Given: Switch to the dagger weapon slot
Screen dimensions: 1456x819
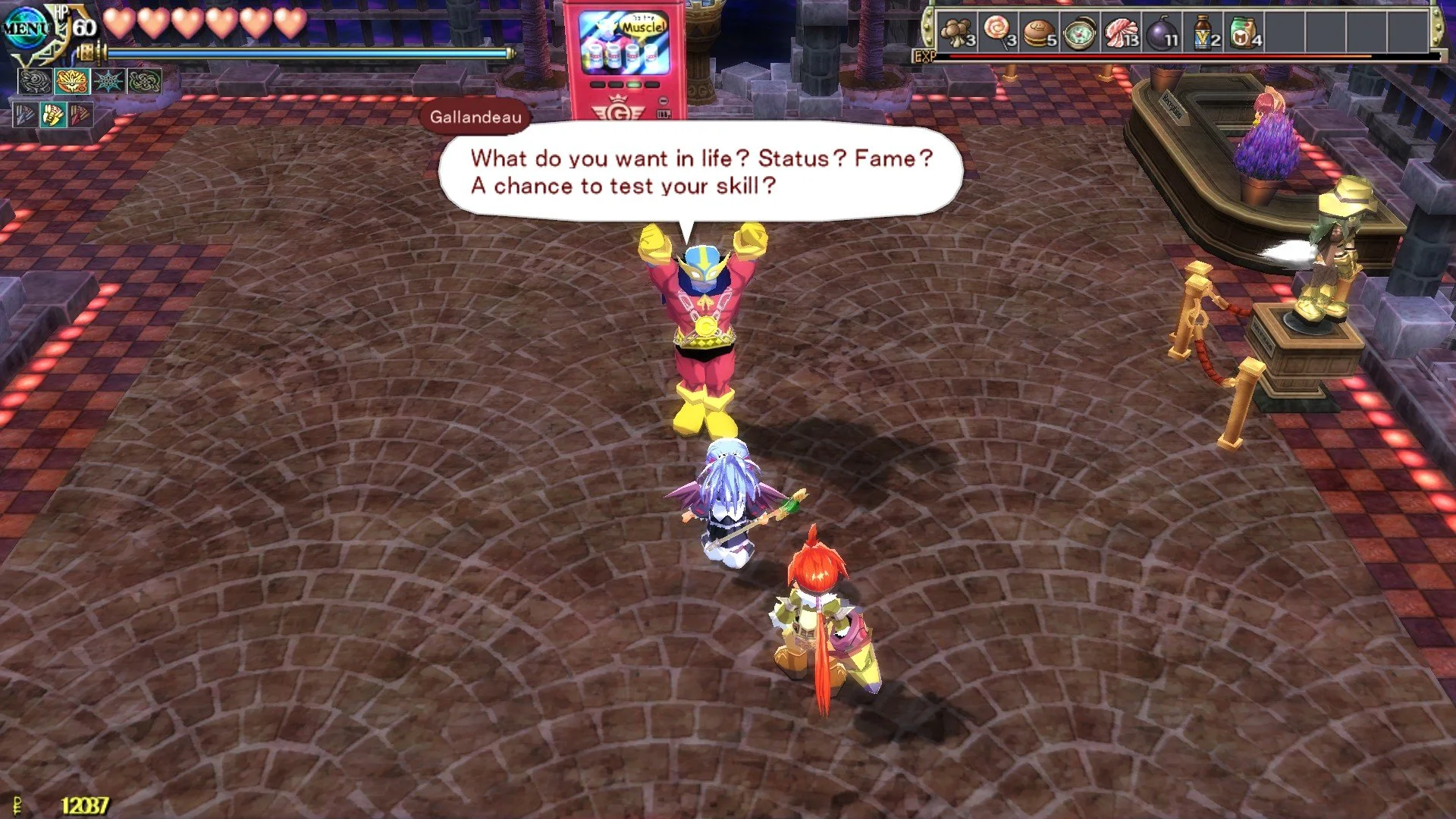Looking at the screenshot, I should [x=26, y=115].
